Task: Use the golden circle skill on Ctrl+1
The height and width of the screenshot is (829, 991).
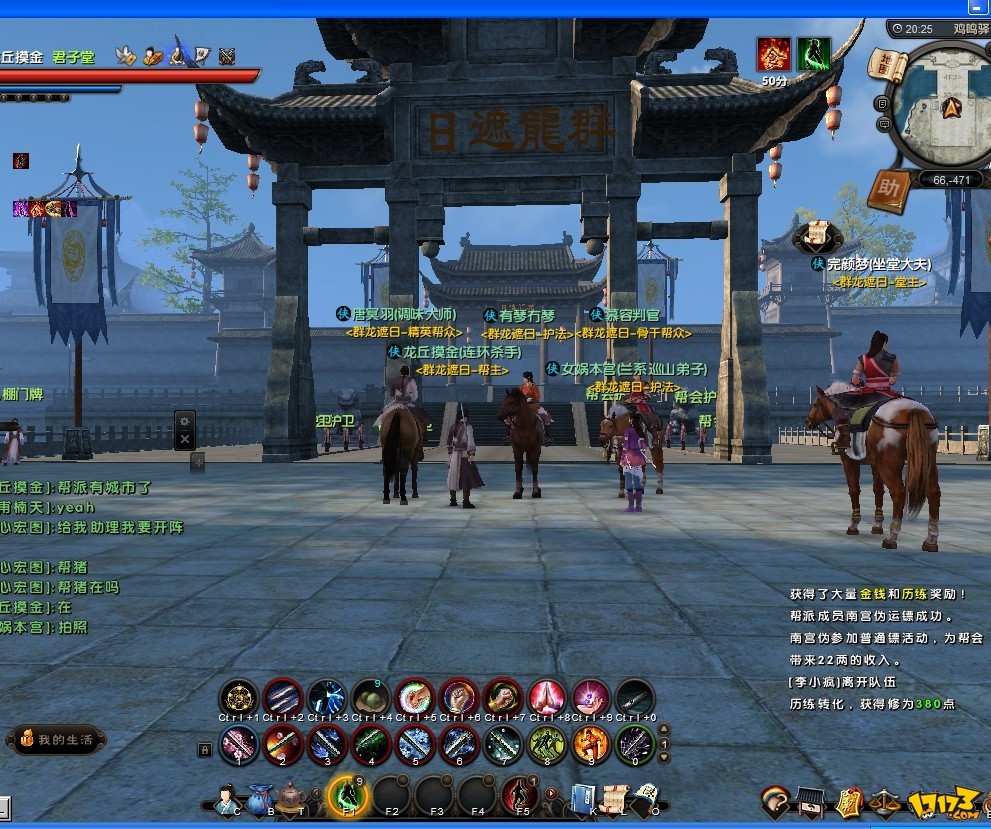Action: click(x=239, y=697)
